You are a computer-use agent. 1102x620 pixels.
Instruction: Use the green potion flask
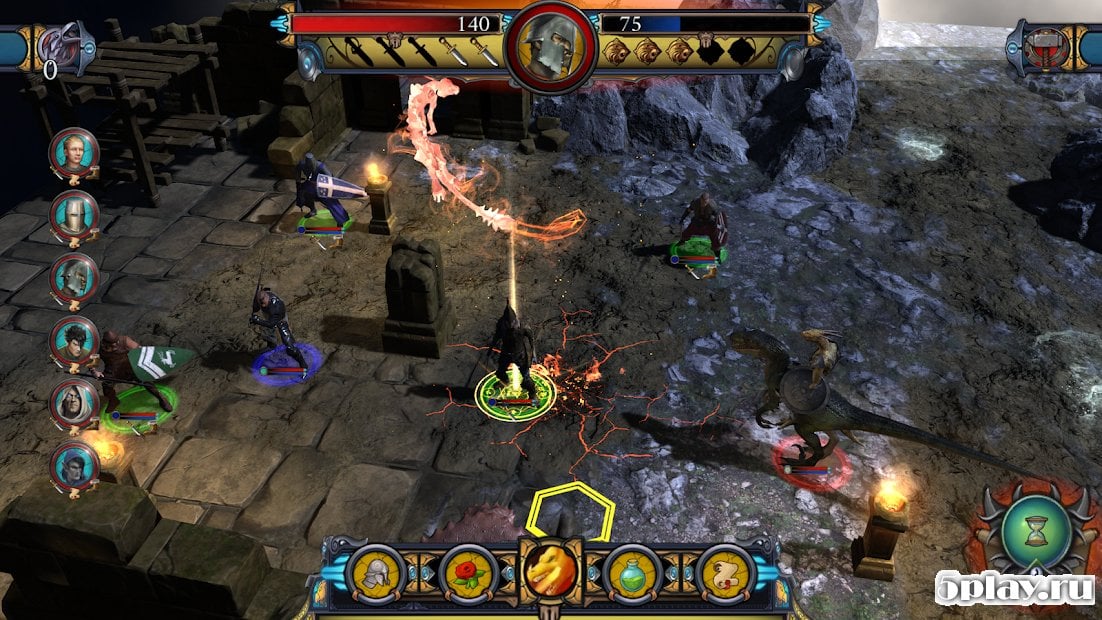click(632, 574)
